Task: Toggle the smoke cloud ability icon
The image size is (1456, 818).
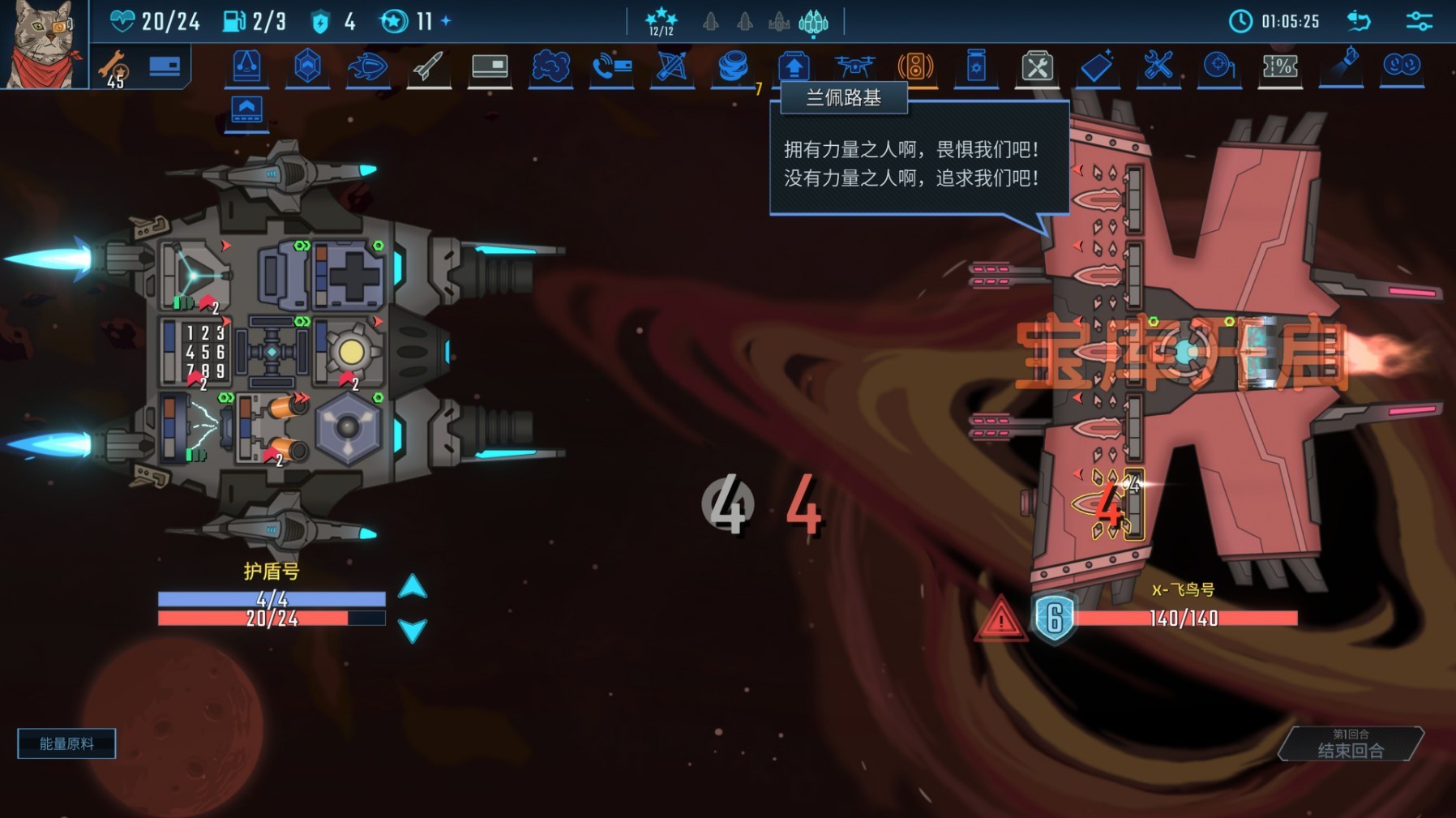Action: click(551, 69)
